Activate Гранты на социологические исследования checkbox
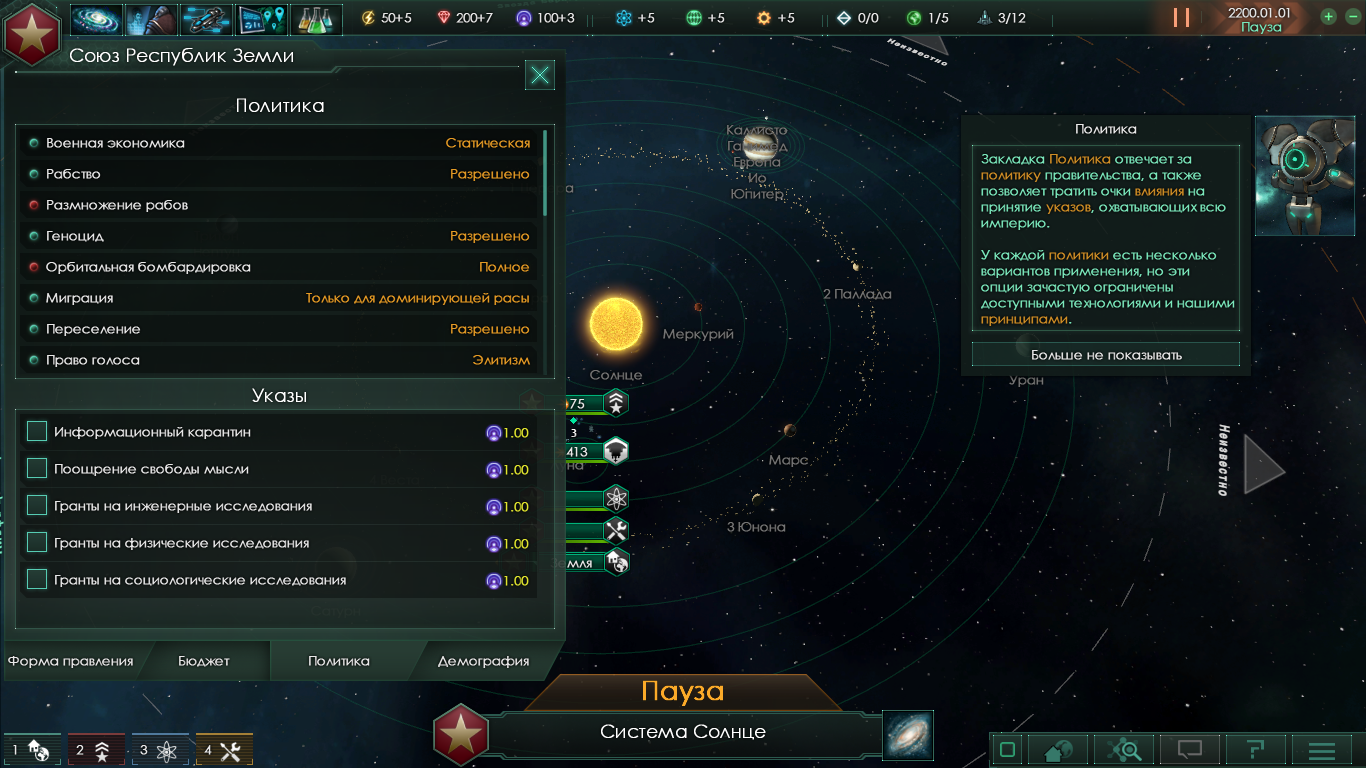1366x768 pixels. coord(37,580)
